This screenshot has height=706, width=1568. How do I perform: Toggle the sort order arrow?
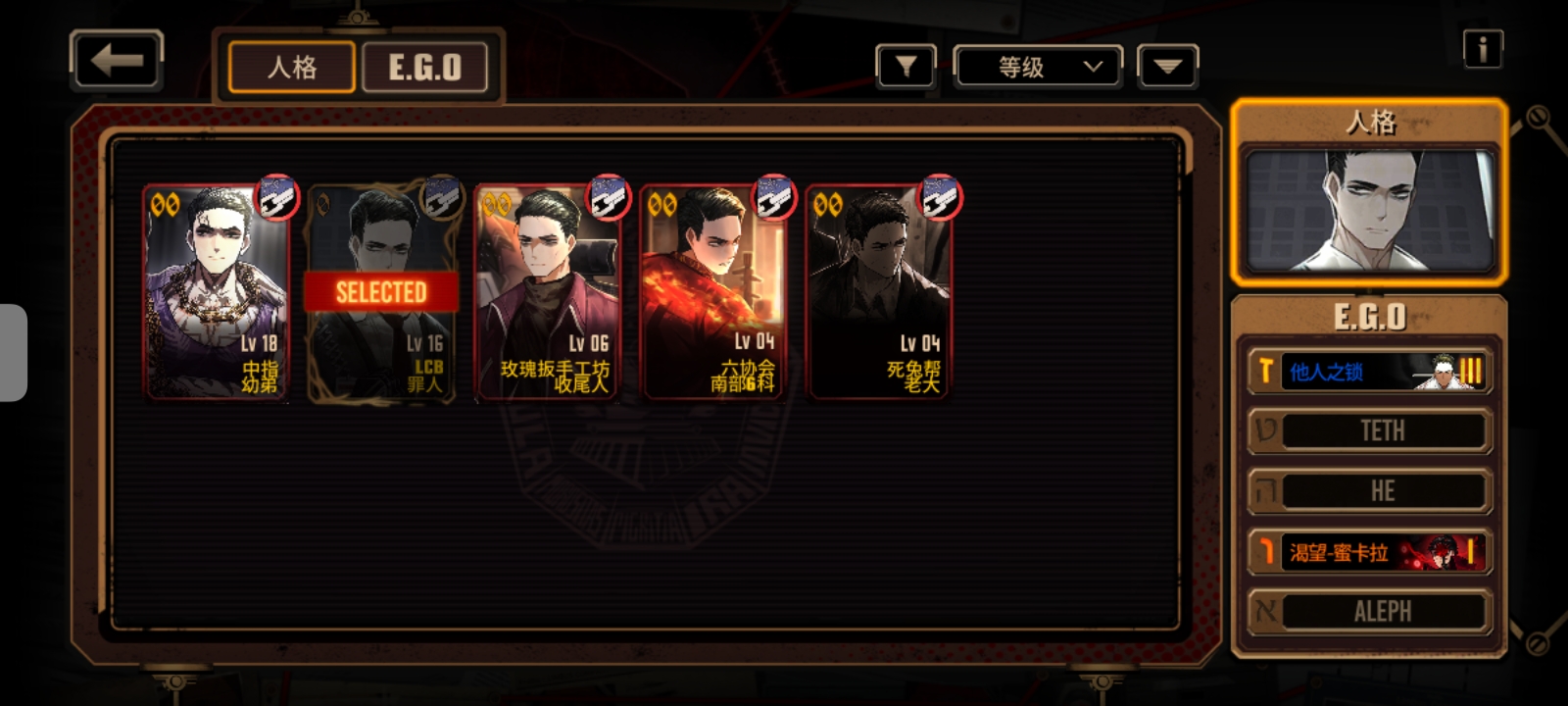1167,67
